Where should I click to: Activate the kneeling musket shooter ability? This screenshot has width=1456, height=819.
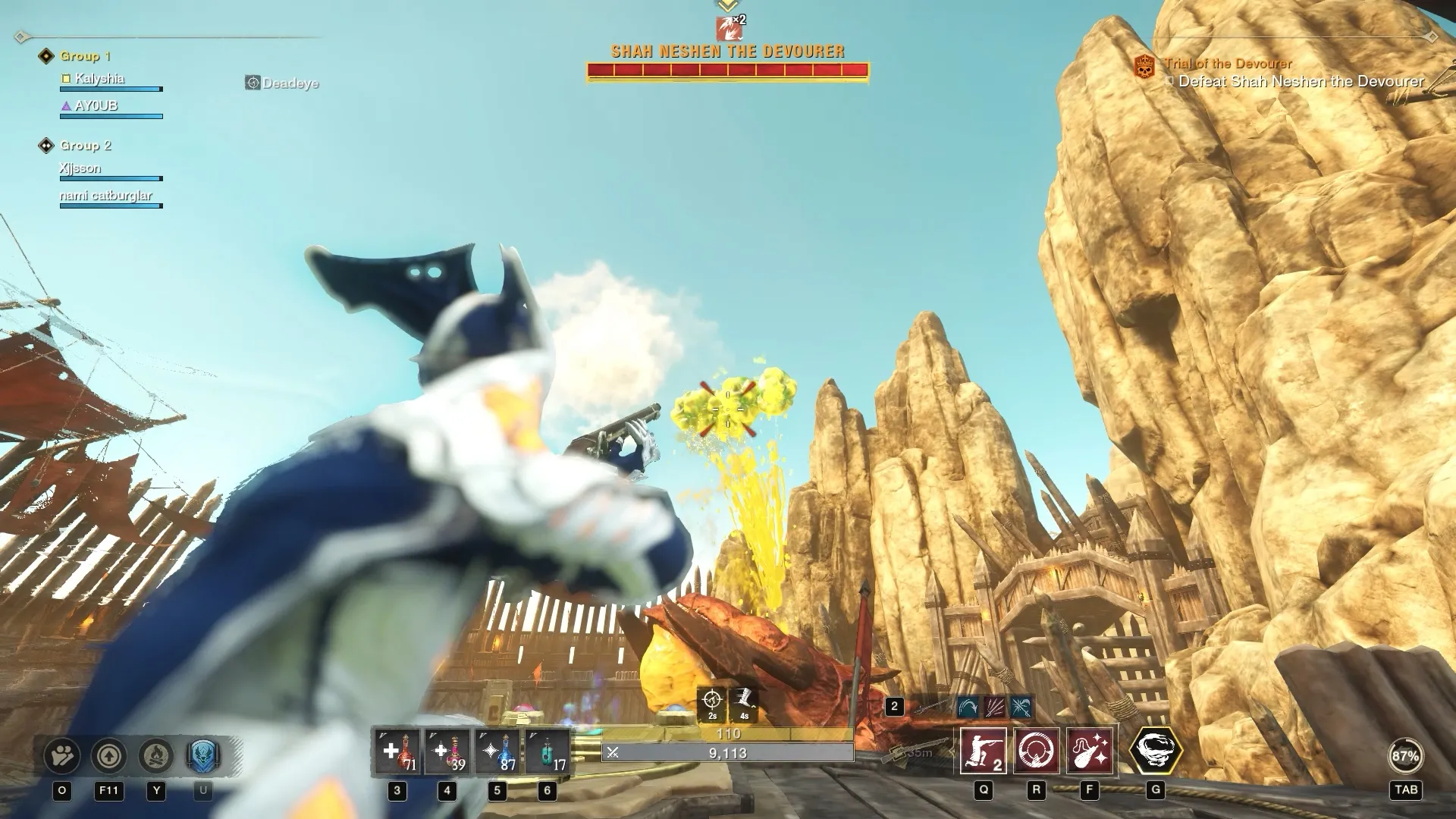(984, 752)
